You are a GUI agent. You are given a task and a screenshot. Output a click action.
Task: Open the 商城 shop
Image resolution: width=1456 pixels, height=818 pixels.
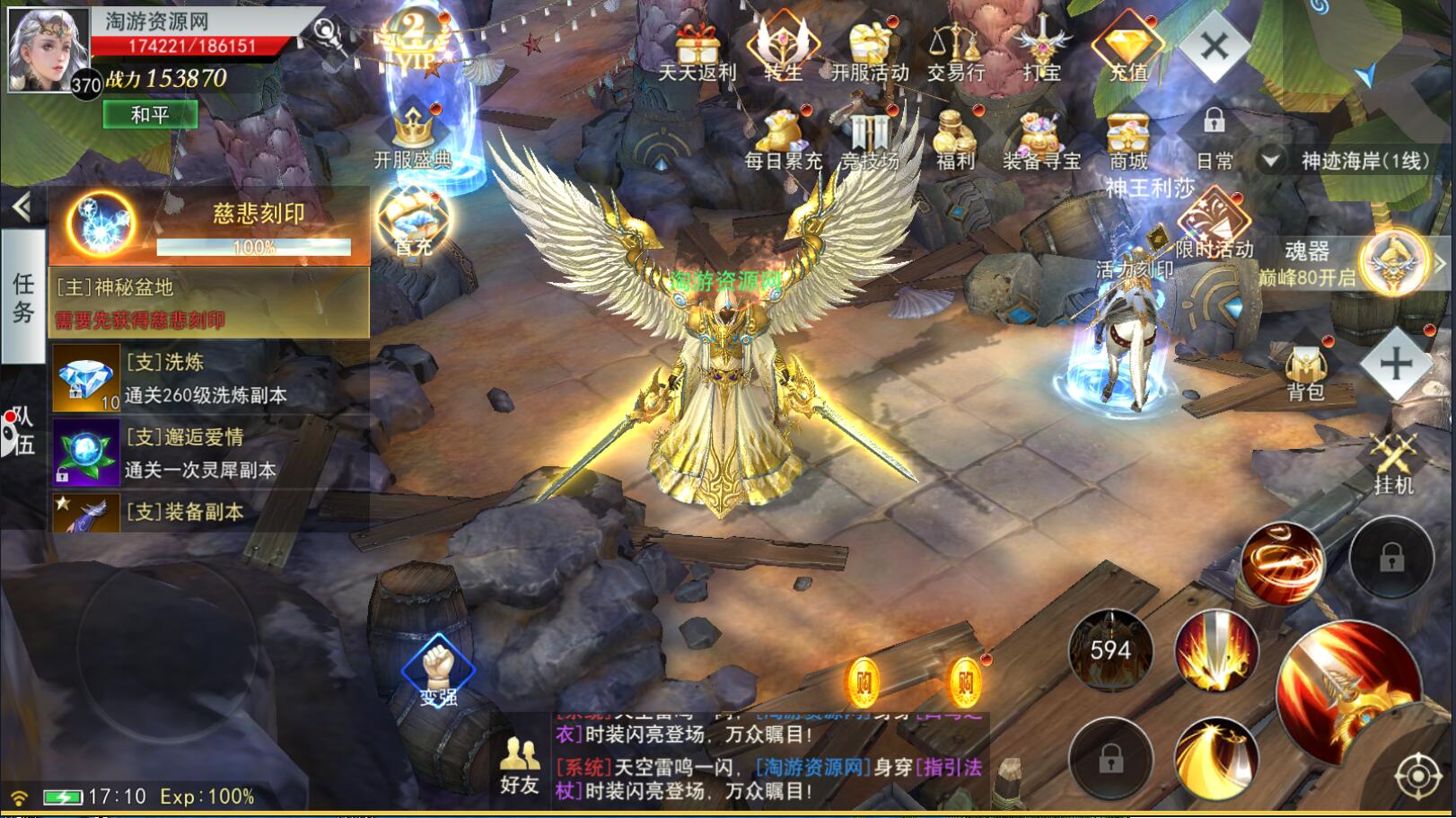(1128, 141)
